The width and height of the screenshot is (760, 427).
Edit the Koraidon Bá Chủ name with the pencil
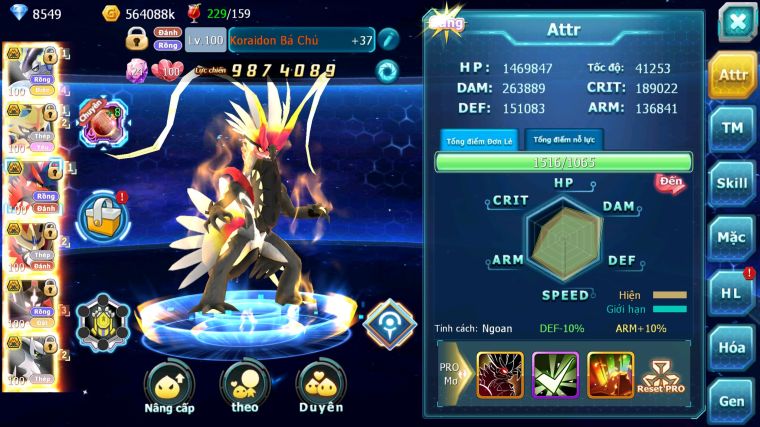[388, 40]
